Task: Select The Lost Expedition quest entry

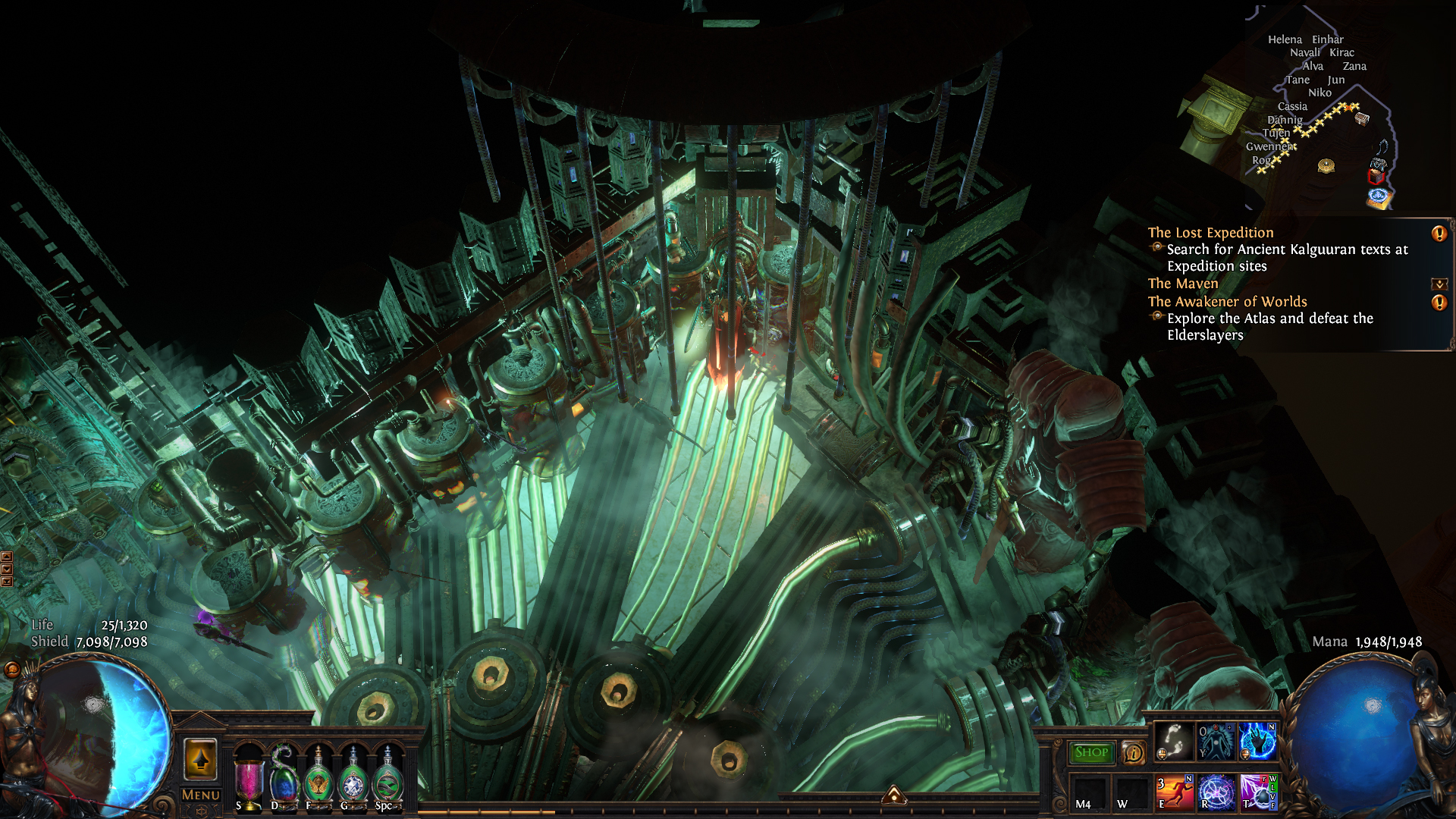Action: [x=1210, y=233]
